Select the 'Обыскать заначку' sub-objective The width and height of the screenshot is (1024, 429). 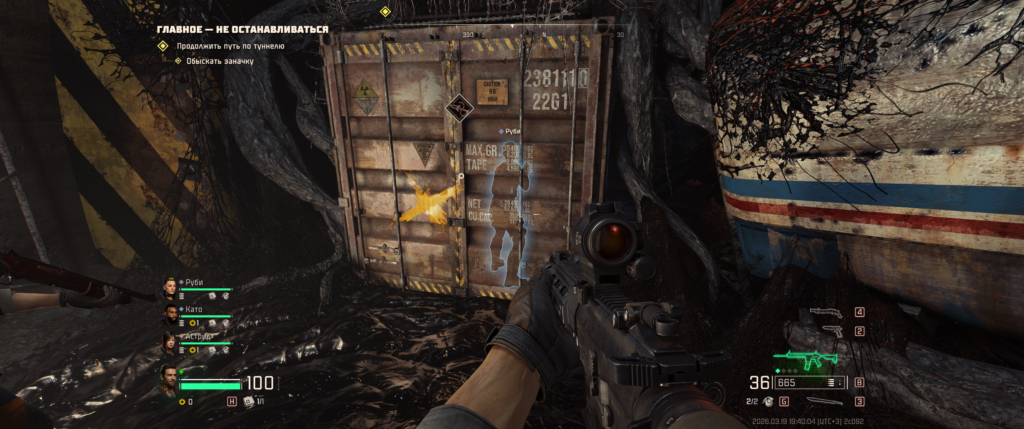point(215,61)
